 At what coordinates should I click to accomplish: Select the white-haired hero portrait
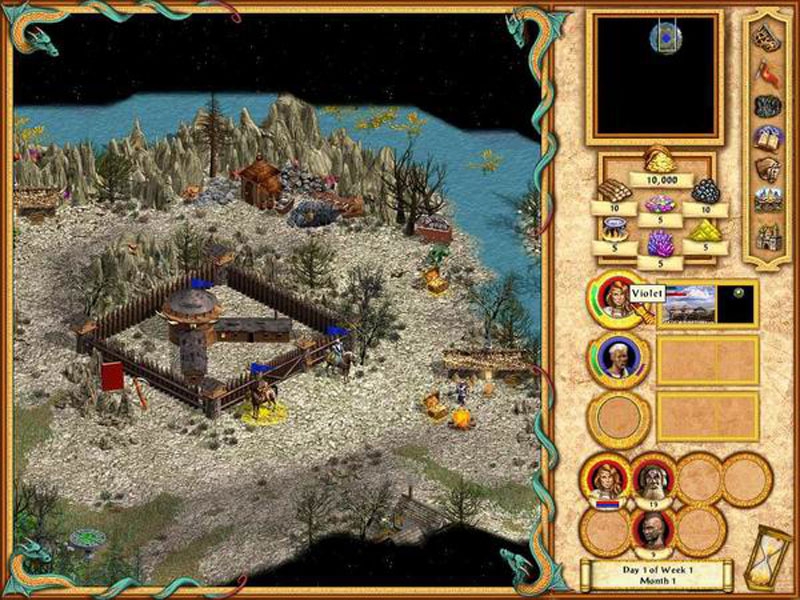pos(618,358)
